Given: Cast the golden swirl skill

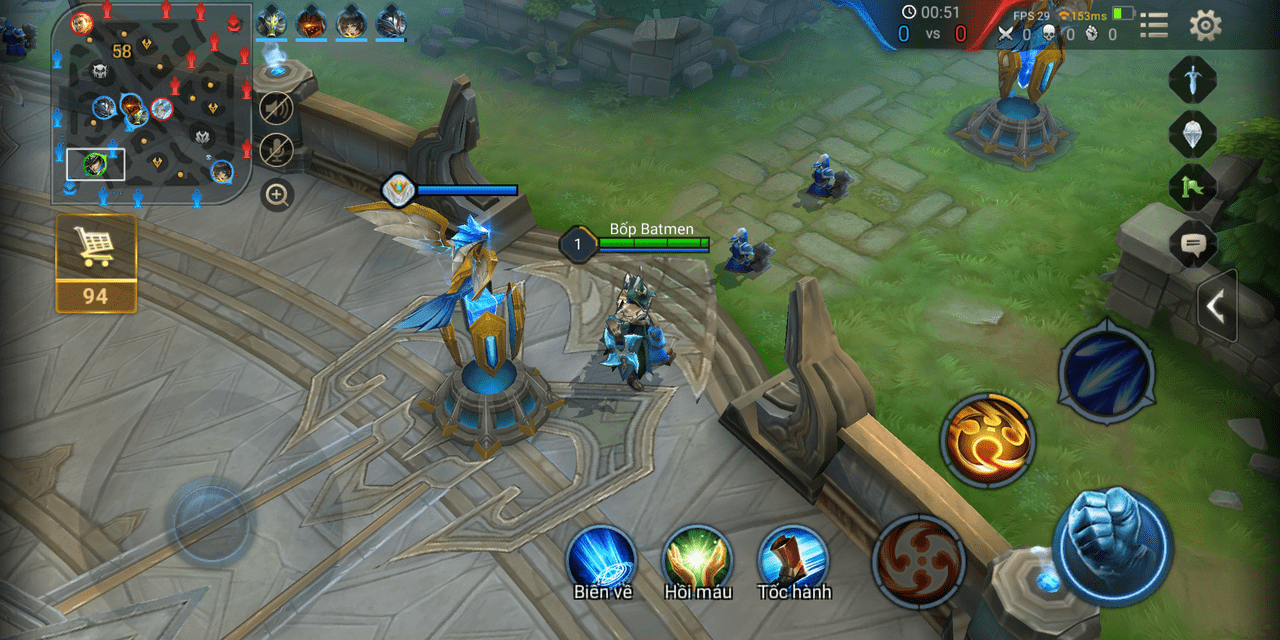Looking at the screenshot, I should (x=987, y=440).
